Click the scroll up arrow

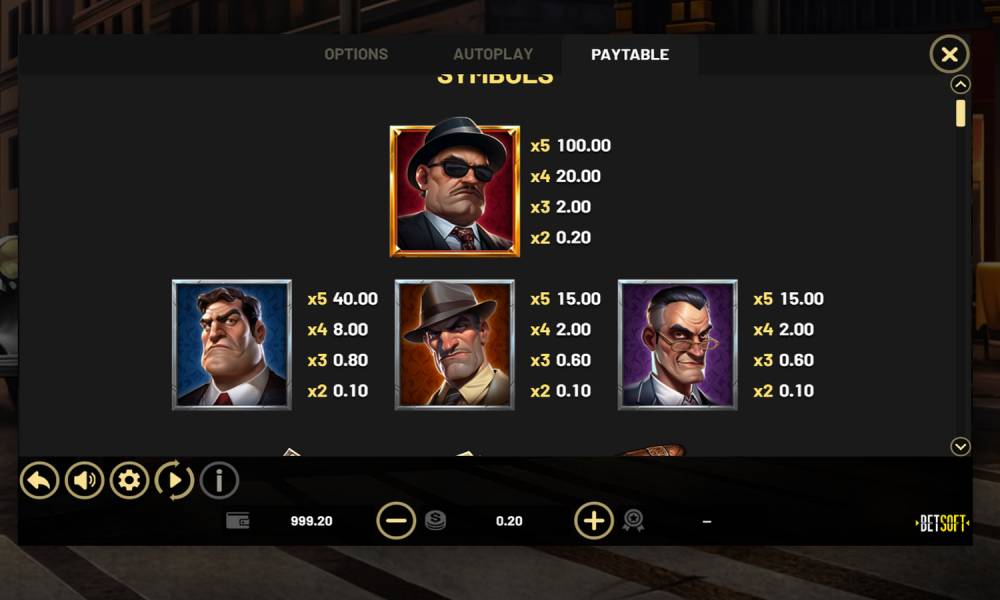tap(960, 85)
